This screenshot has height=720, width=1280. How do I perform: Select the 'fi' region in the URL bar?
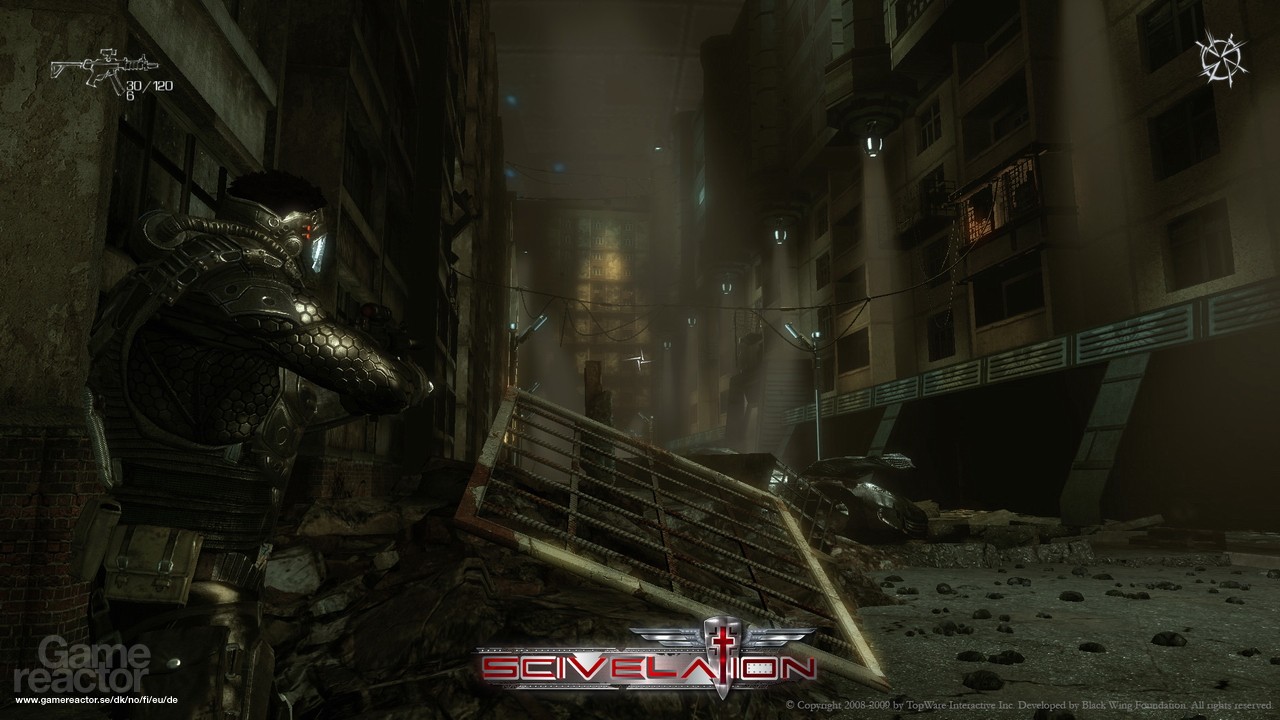[x=148, y=699]
